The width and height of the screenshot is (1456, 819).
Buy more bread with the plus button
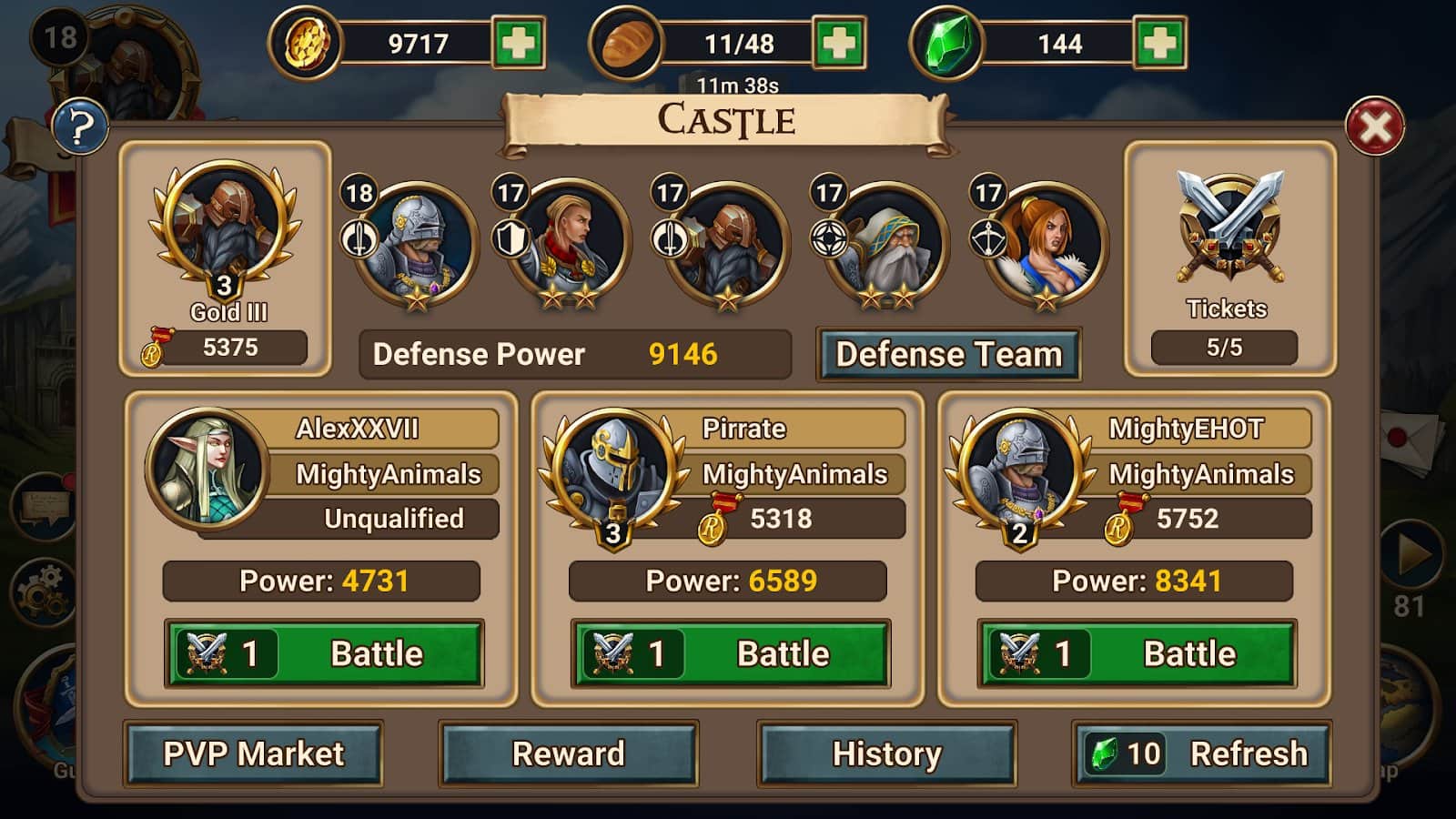click(838, 43)
